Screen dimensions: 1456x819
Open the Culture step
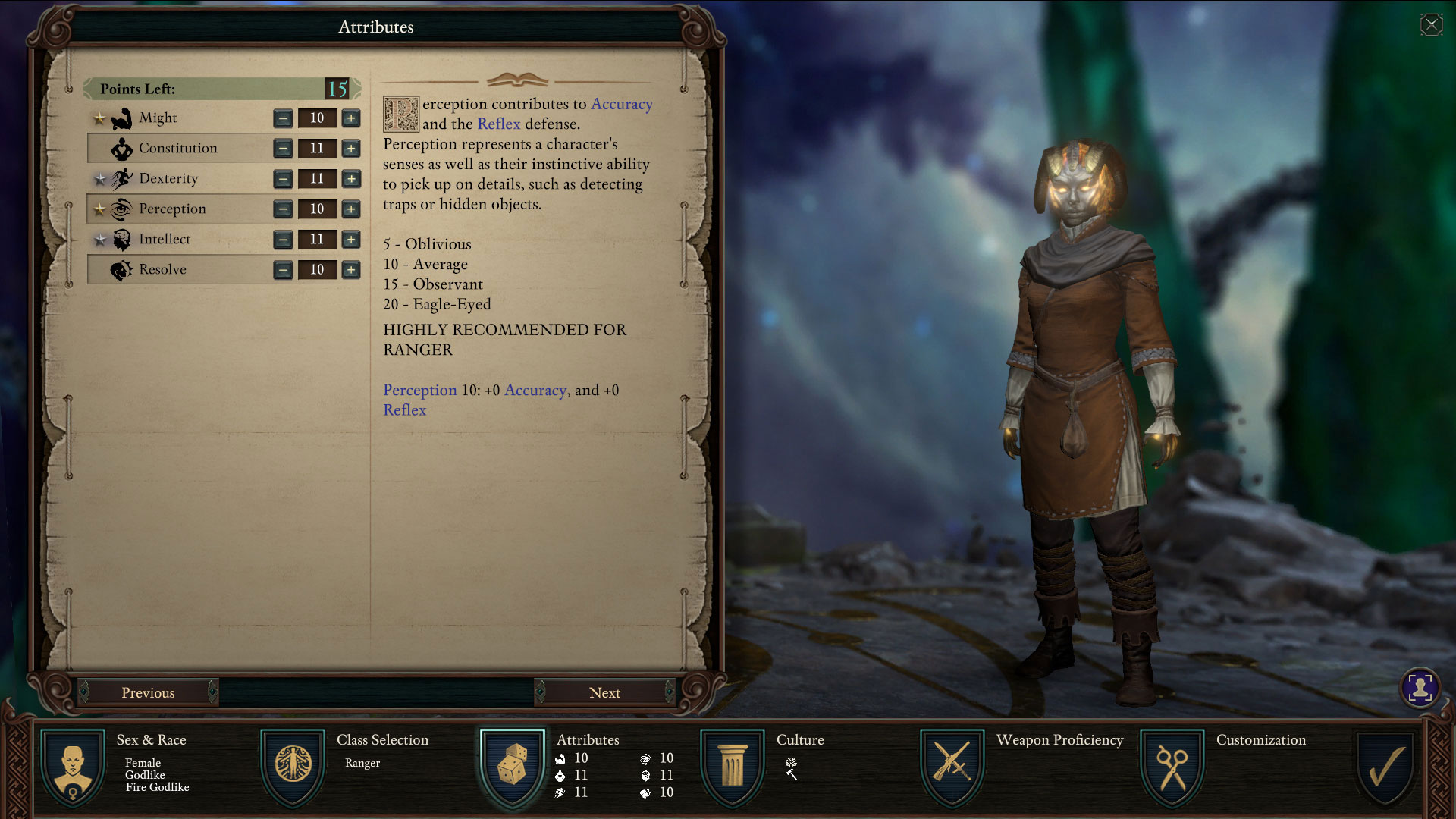click(x=733, y=767)
